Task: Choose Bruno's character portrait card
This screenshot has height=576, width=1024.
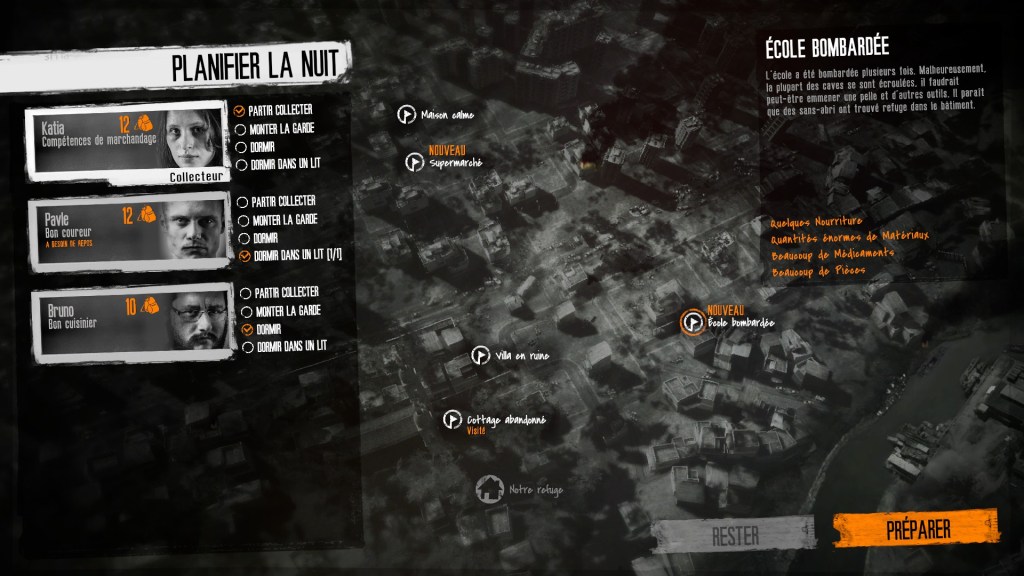Action: (127, 323)
